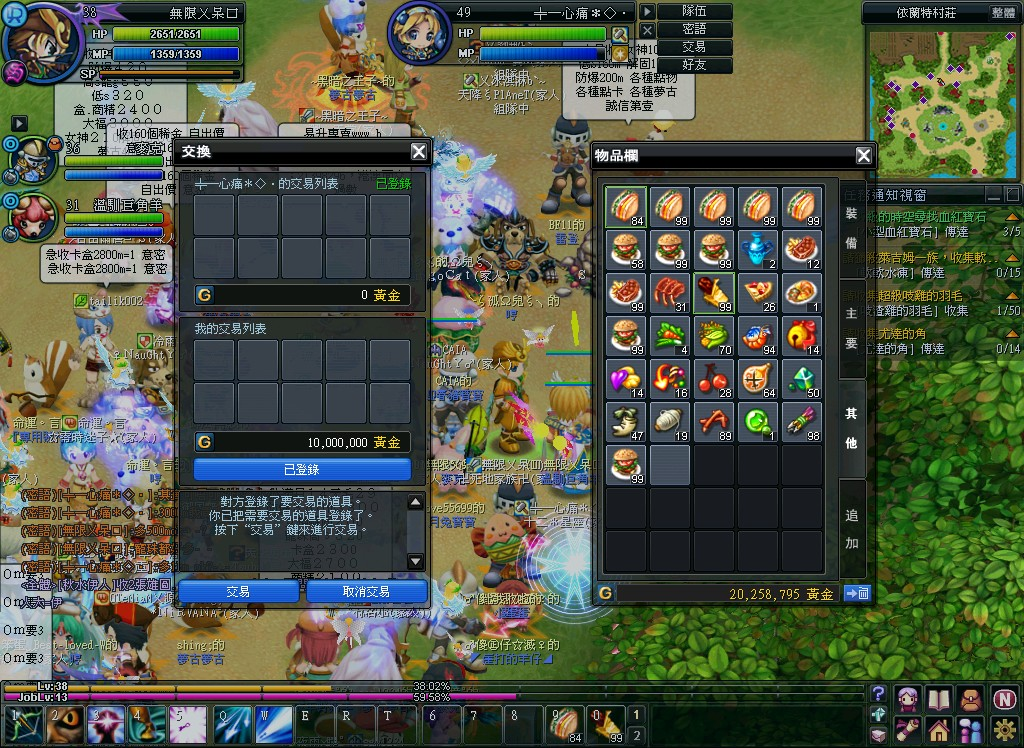Viewport: 1024px width, 748px height.
Task: Open the house icon in menu bar
Action: pyautogui.click(x=939, y=729)
